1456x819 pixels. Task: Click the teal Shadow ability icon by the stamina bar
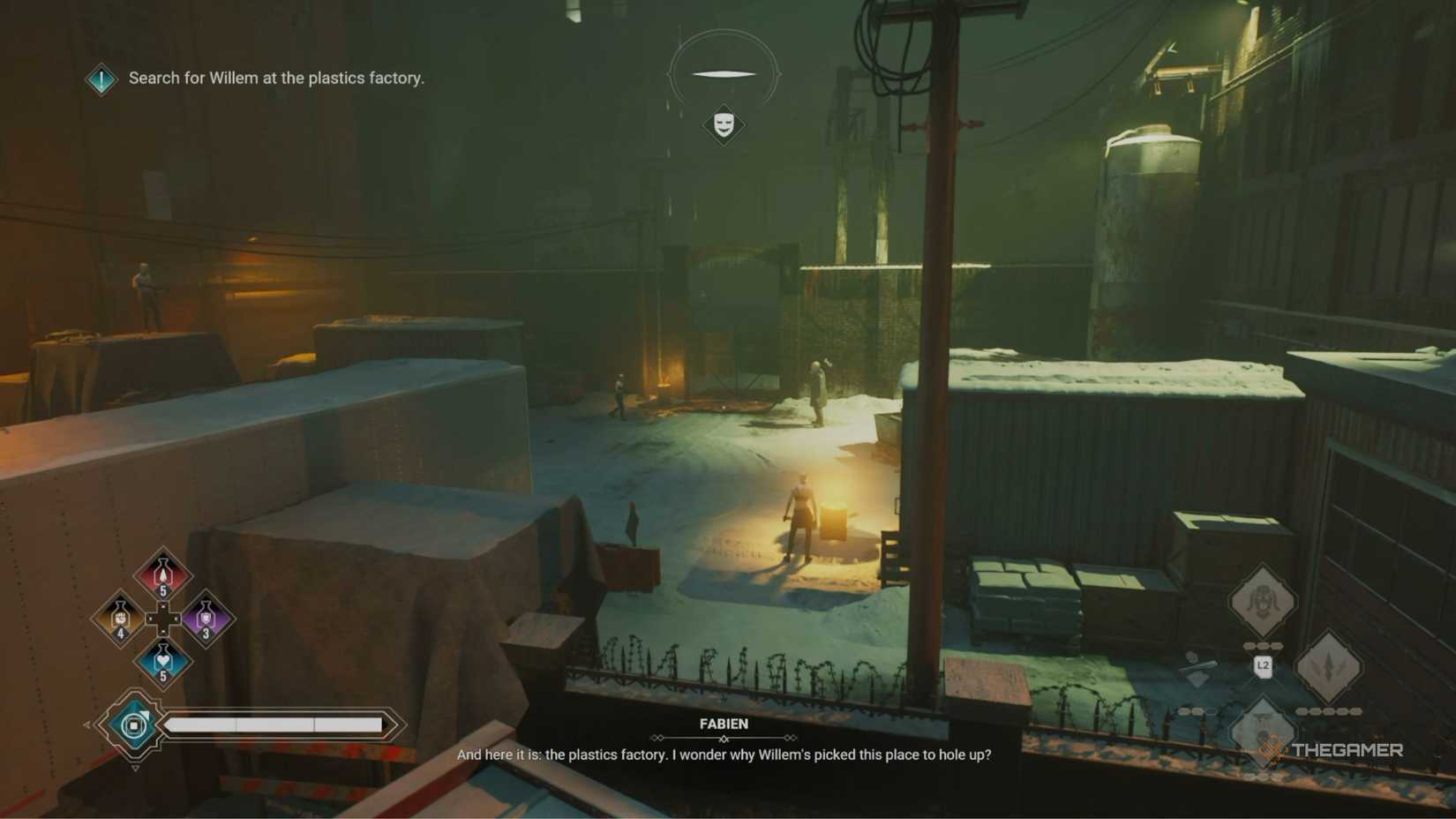pos(133,725)
